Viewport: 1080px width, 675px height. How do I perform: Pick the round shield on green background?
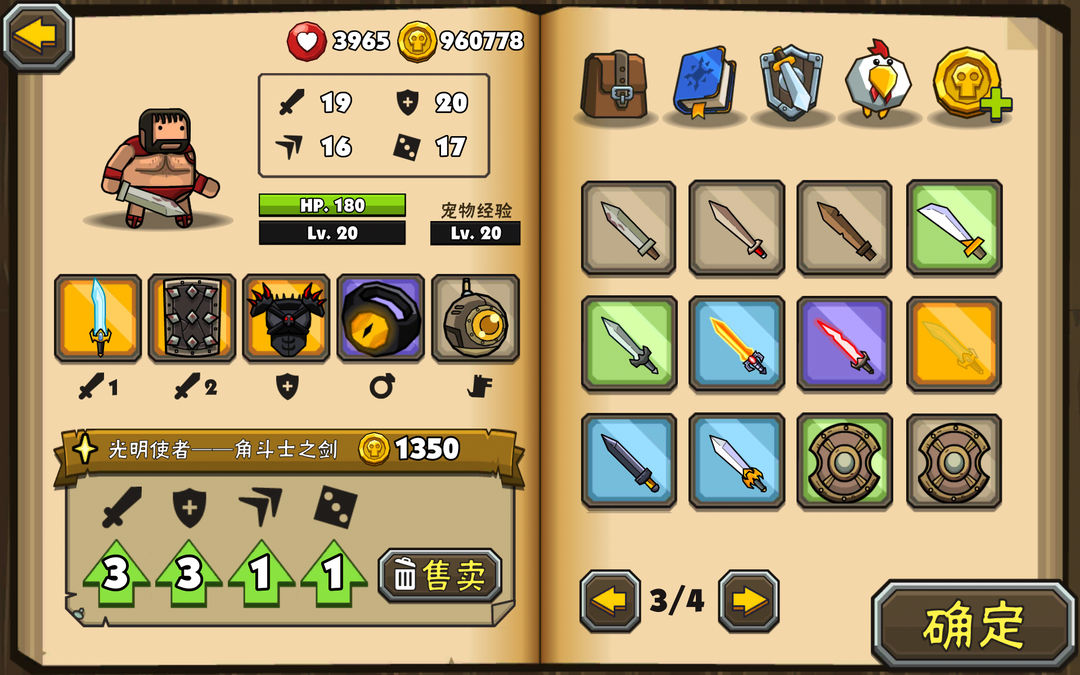(x=844, y=461)
